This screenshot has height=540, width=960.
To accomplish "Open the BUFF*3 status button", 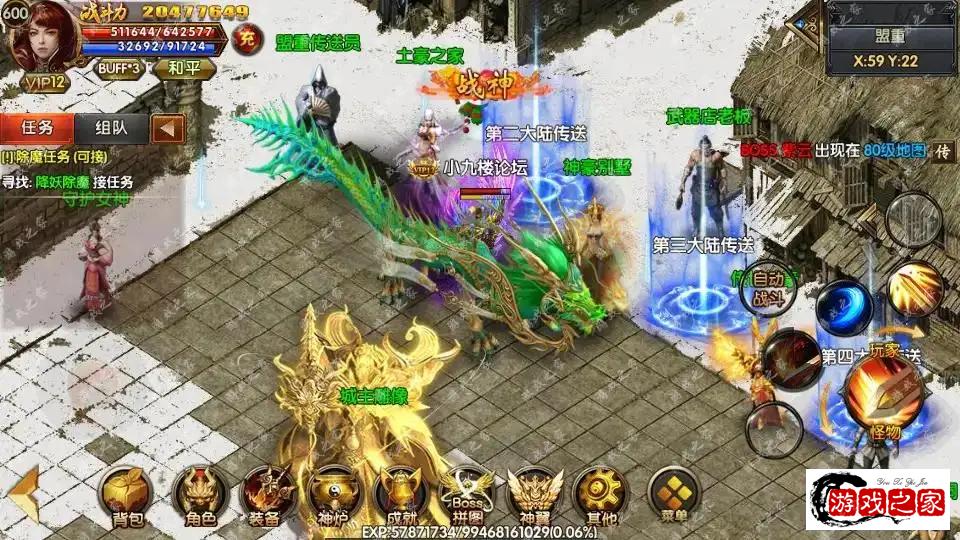I will [118, 69].
